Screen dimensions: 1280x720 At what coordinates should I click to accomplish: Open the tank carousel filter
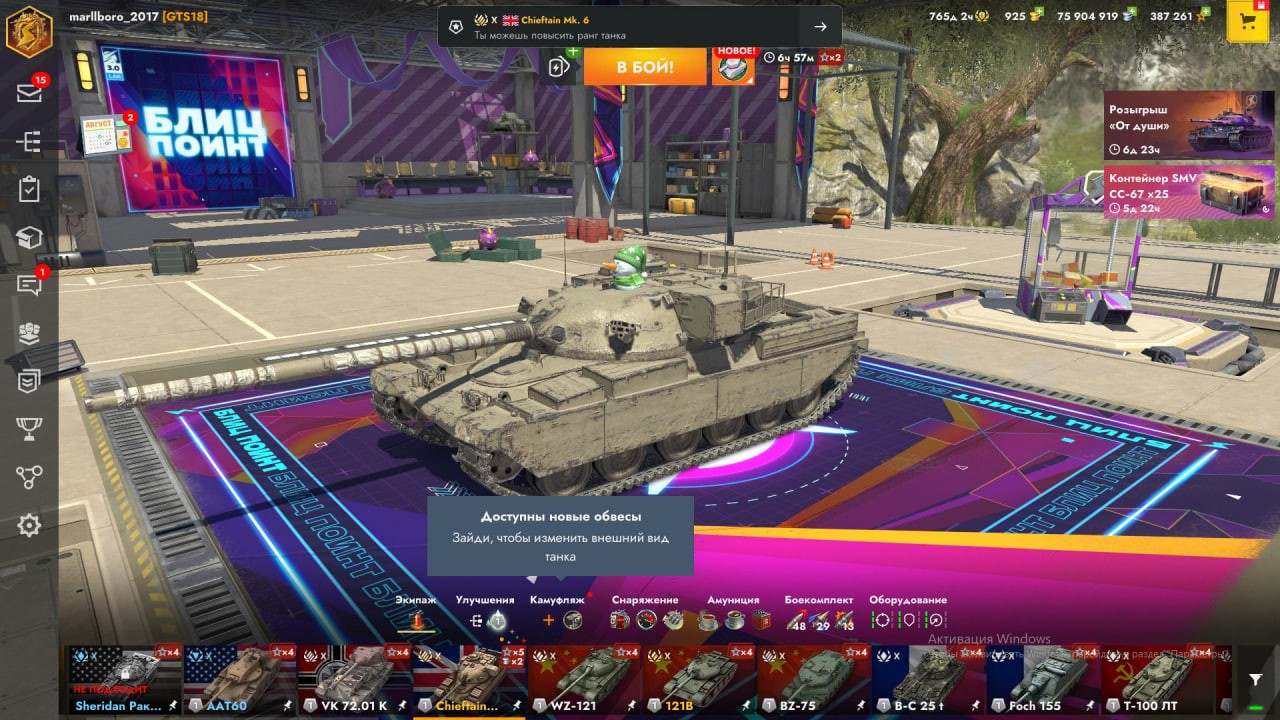coord(1255,679)
